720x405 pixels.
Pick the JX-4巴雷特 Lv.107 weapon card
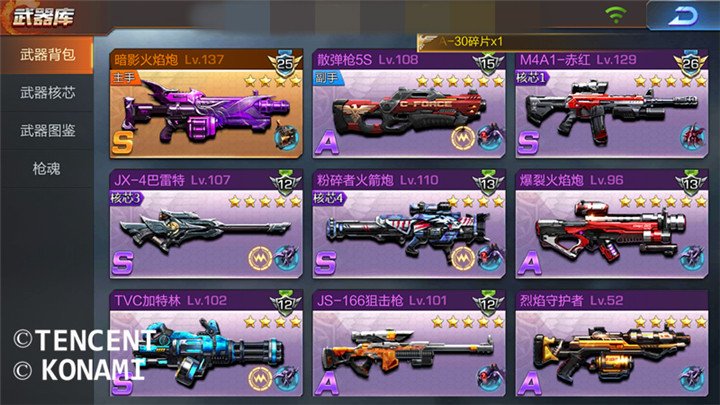click(206, 225)
